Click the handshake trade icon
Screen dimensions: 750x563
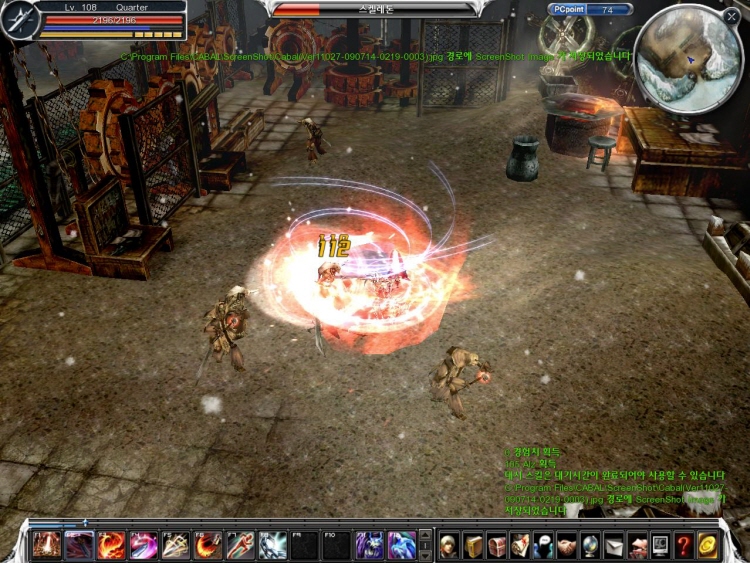coord(567,546)
